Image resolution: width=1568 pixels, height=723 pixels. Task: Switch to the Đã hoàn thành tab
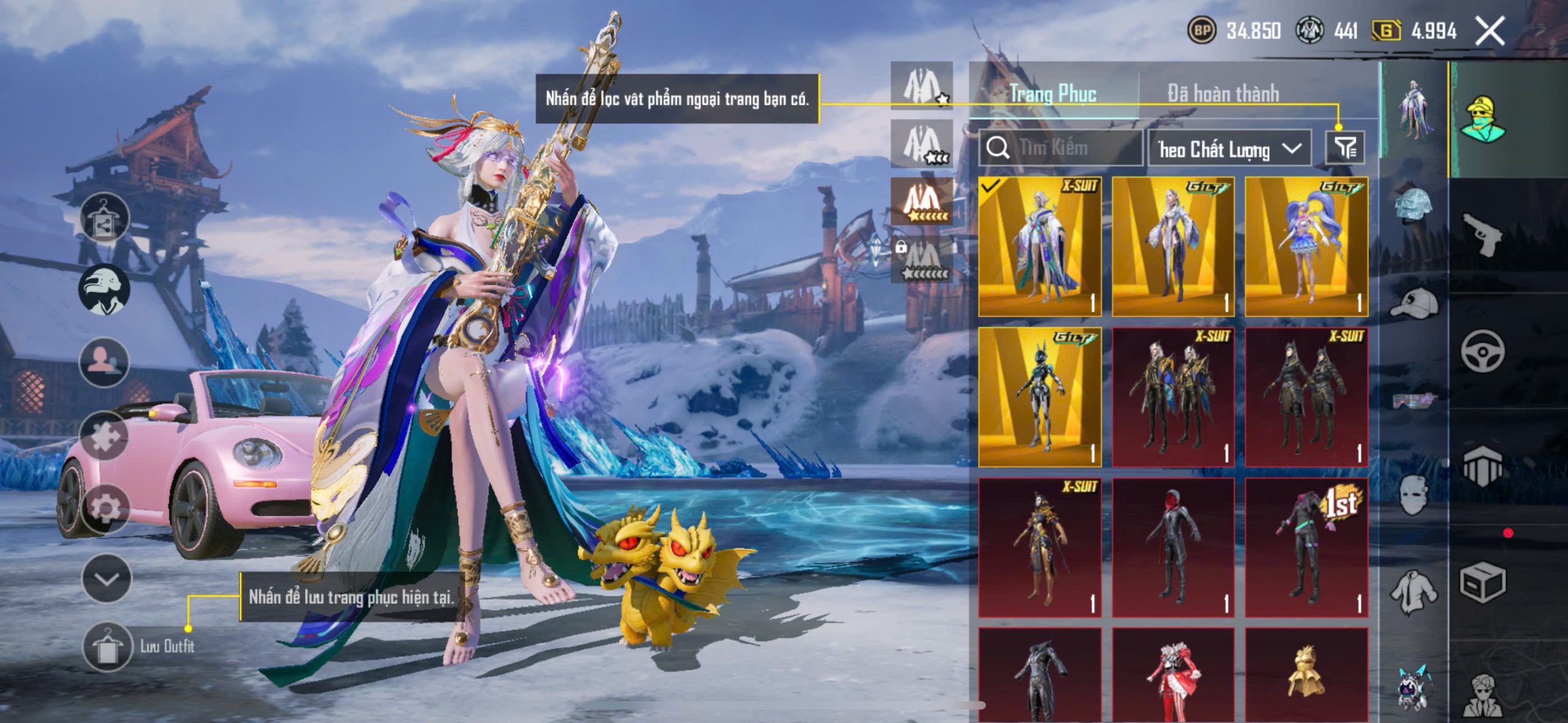pyautogui.click(x=1223, y=94)
